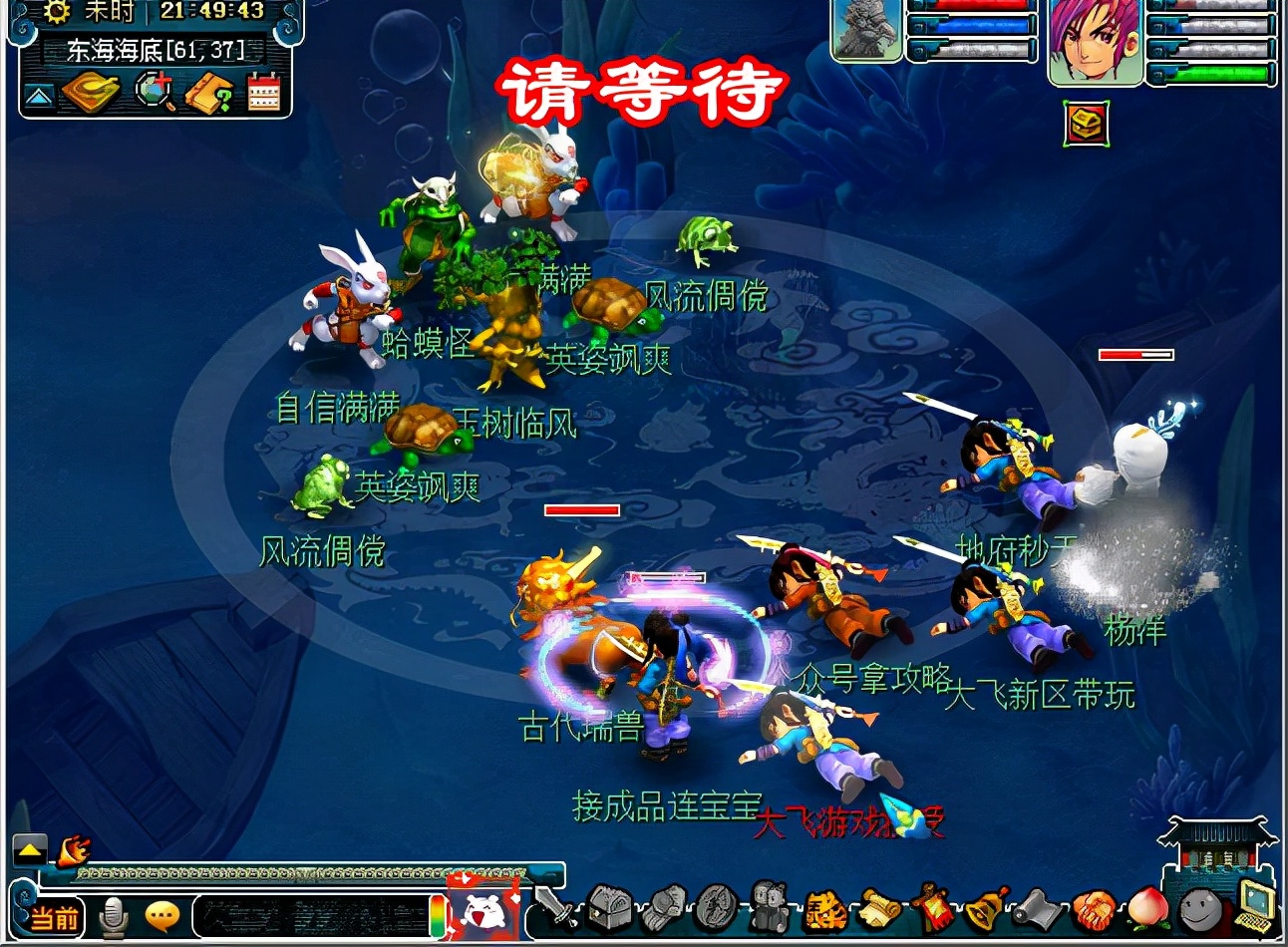The image size is (1288, 947).
Task: Activate the microphone voice chat button
Action: (115, 917)
